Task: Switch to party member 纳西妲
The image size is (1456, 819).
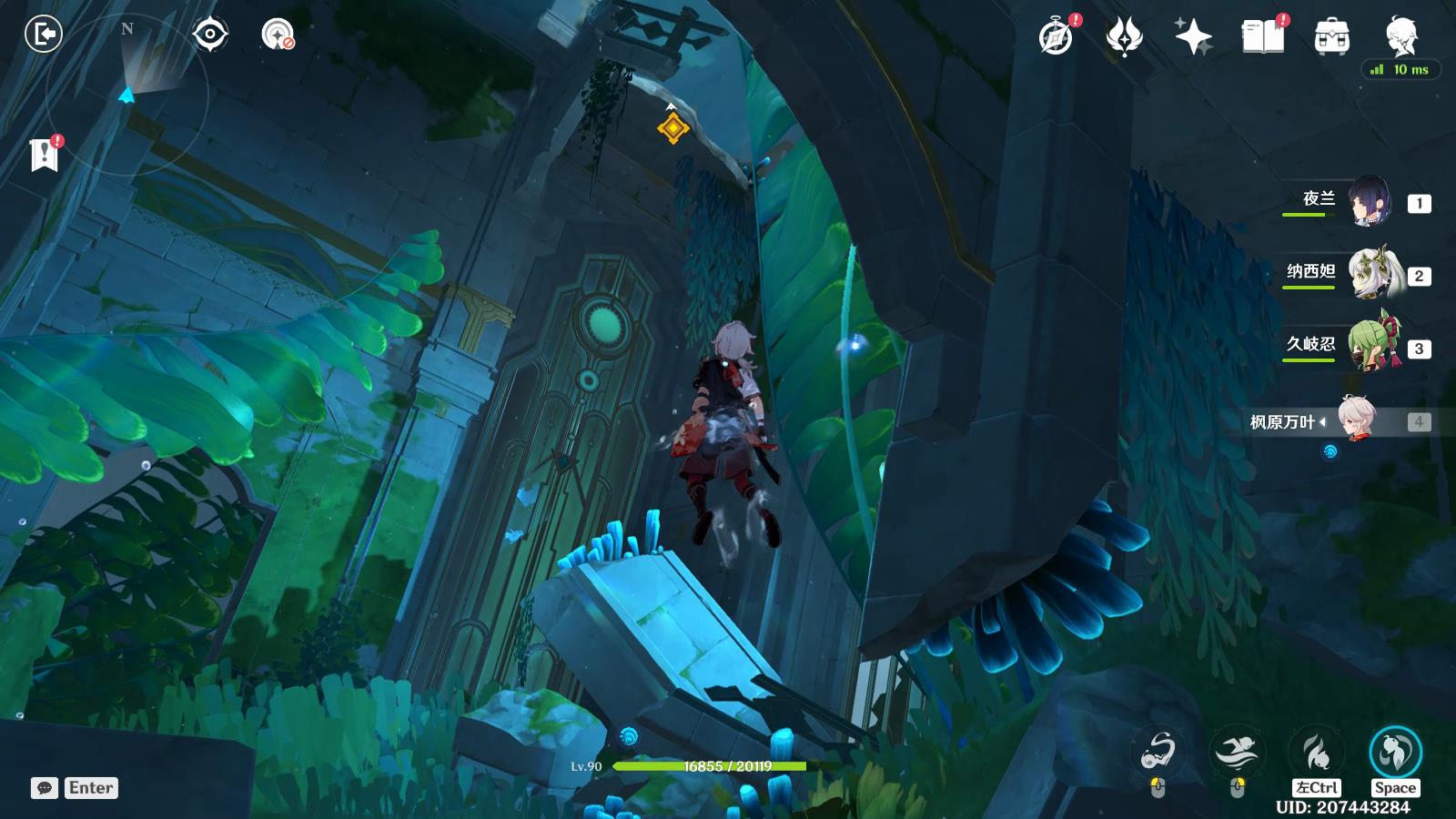Action: pos(1370,274)
